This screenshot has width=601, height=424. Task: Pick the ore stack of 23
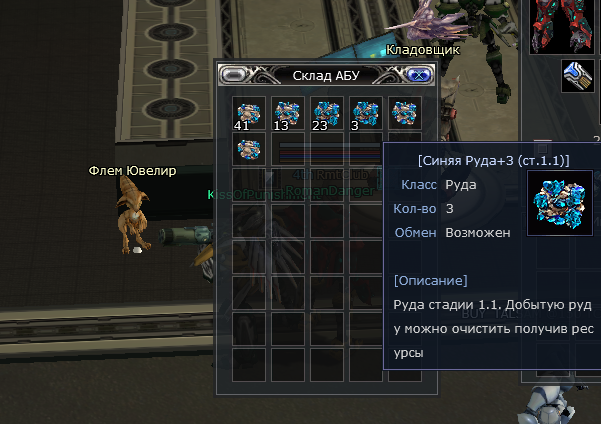(327, 113)
